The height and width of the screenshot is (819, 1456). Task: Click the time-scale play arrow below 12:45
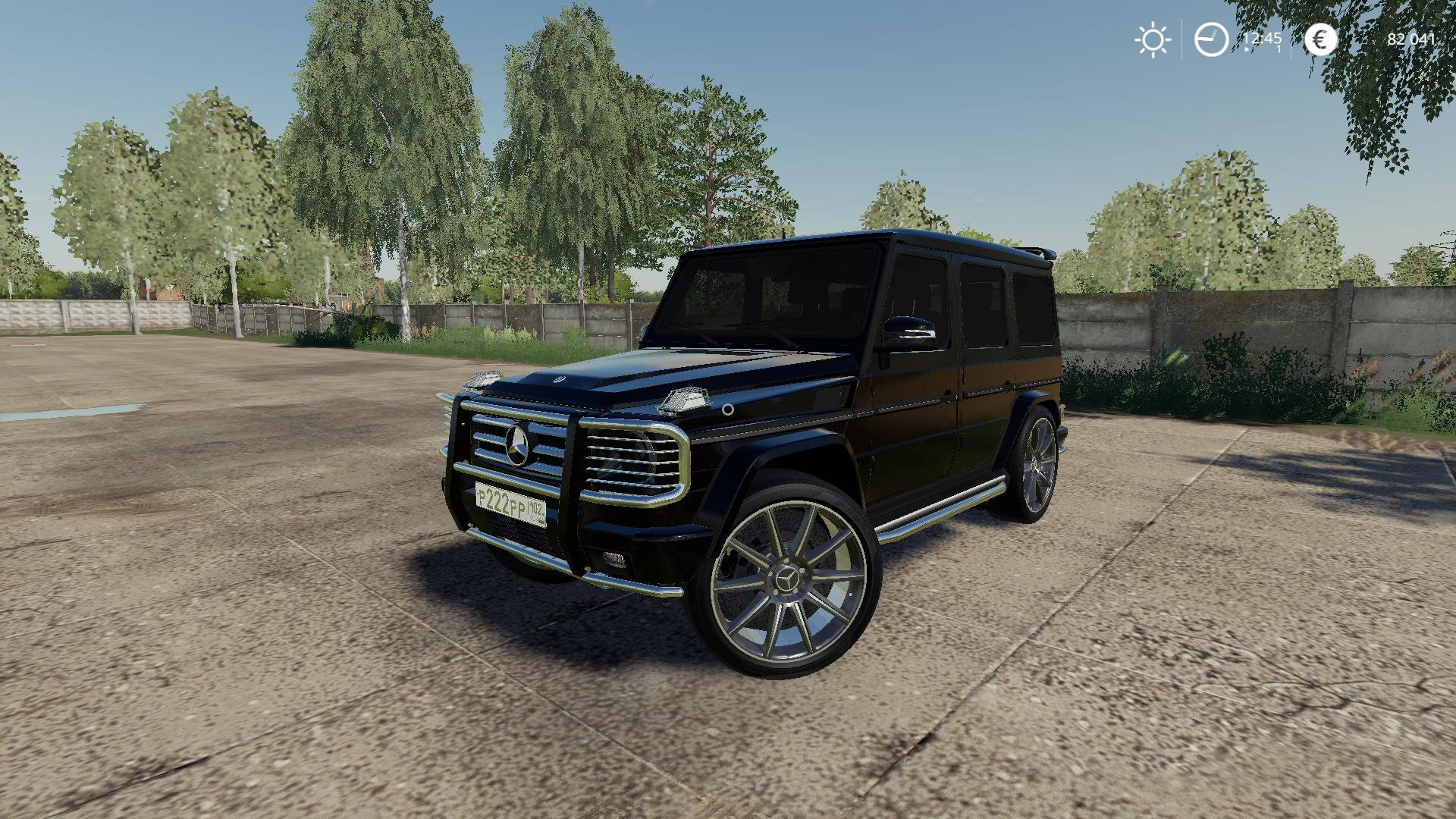click(1247, 49)
